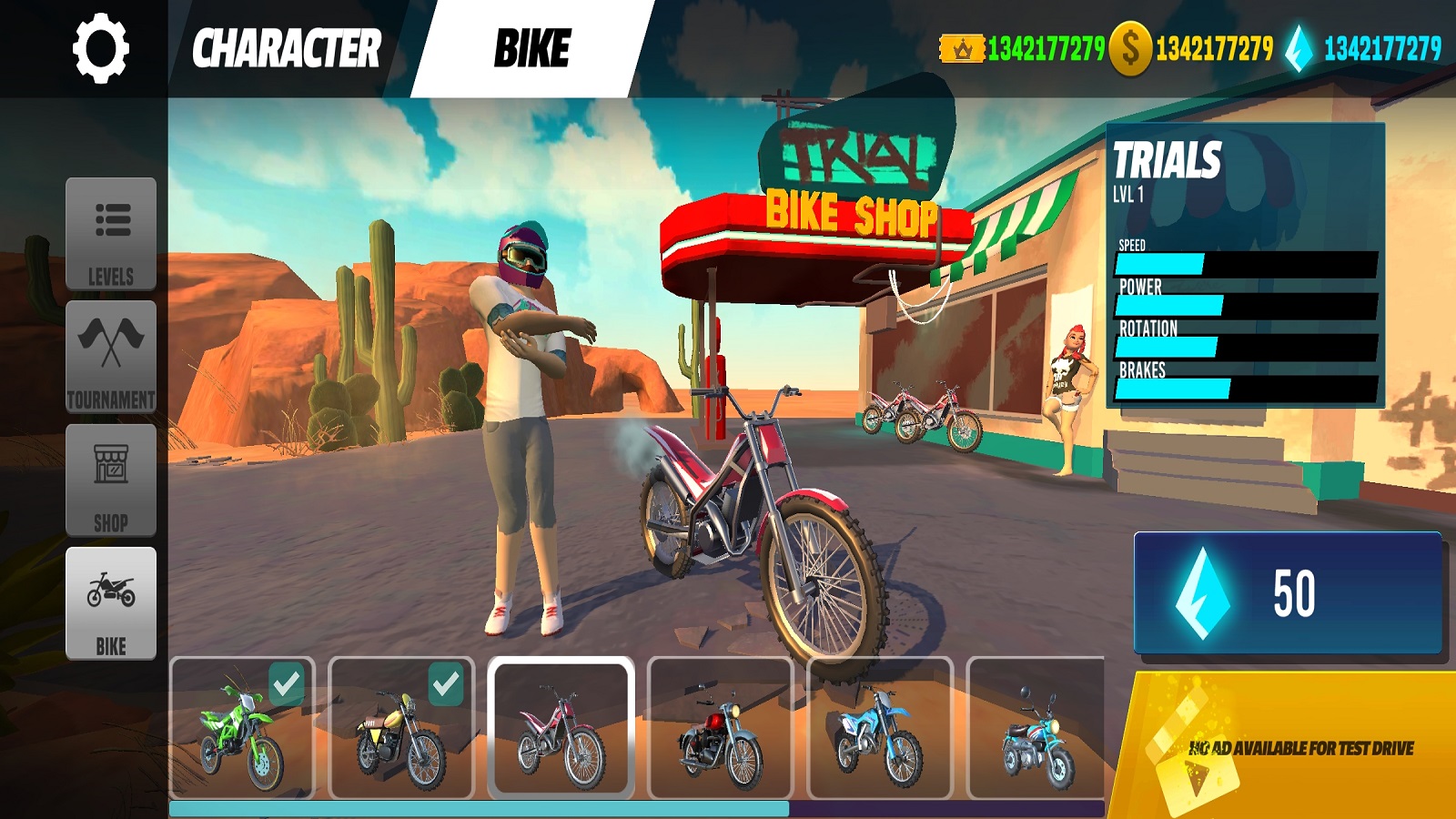This screenshot has height=819, width=1456.
Task: Select the red classic motorcycle thumbnail
Action: (720, 728)
